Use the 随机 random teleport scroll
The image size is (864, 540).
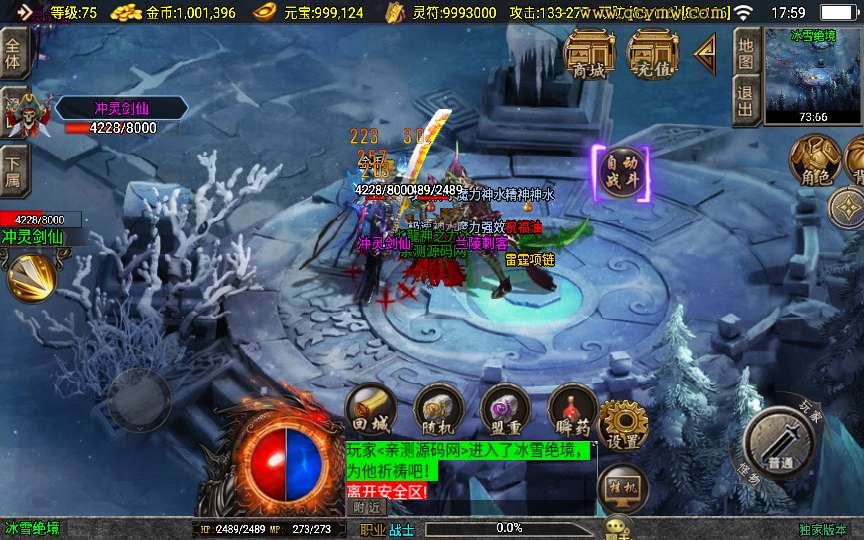click(x=438, y=410)
